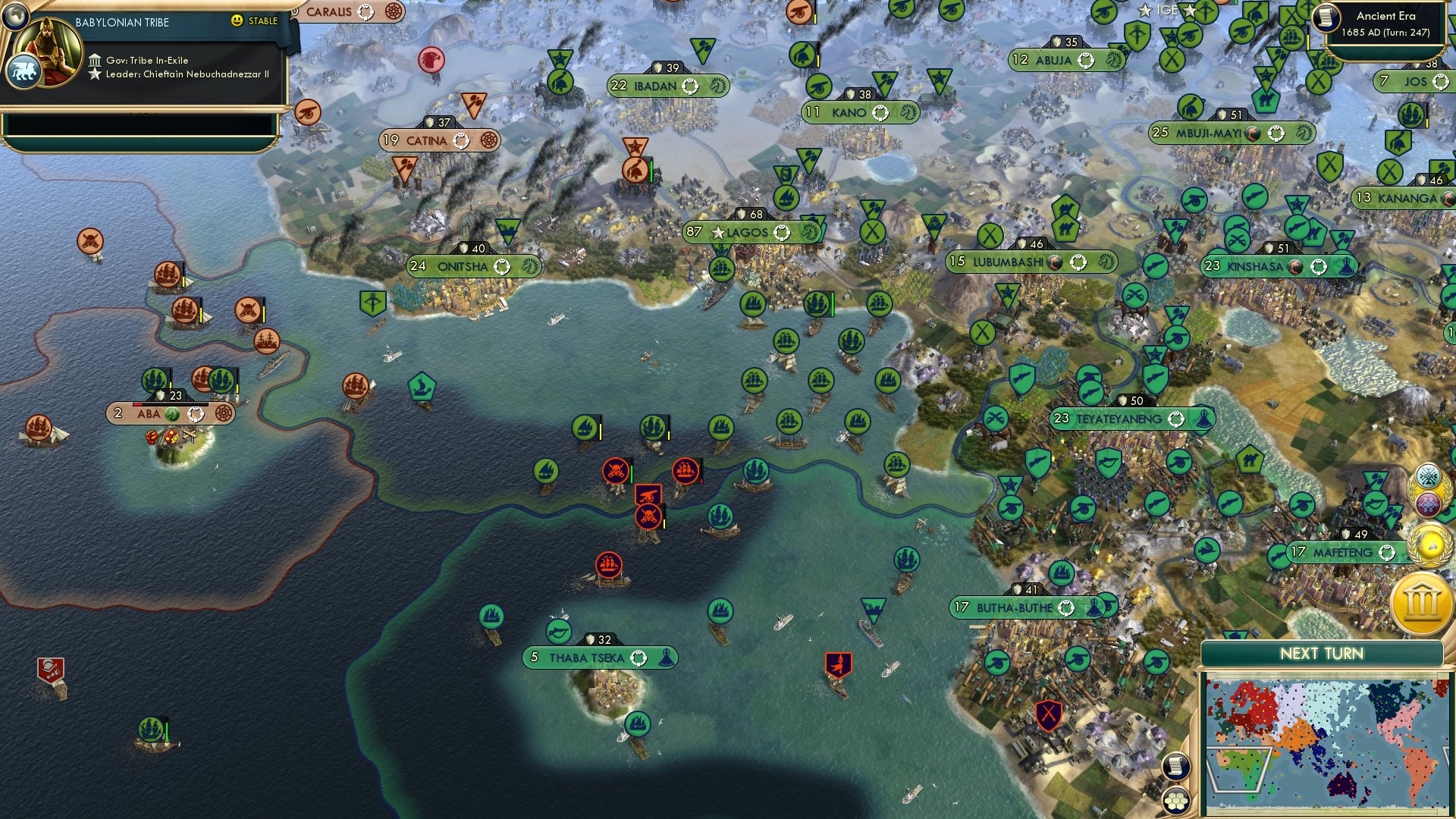This screenshot has height=819, width=1456.
Task: Click the city-state ring icon beside Catina
Action: click(463, 141)
